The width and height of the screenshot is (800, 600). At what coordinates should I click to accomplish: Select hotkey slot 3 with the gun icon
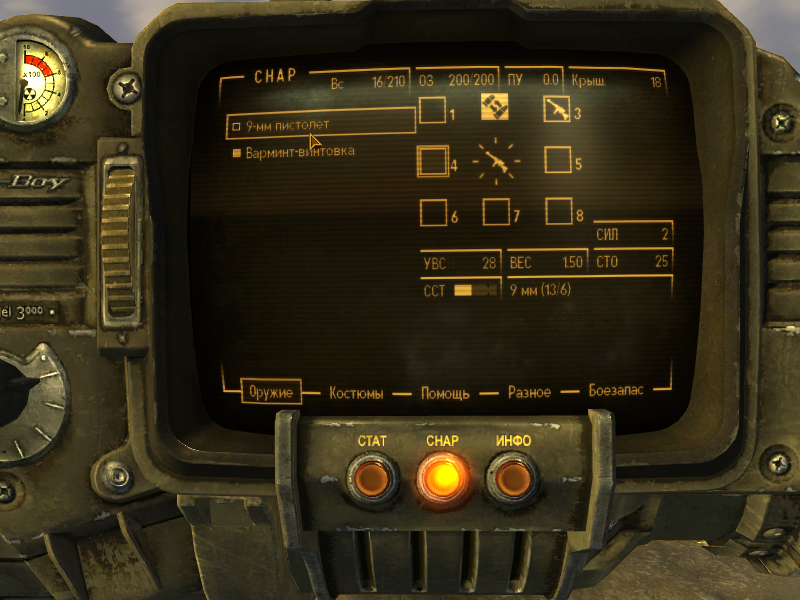[557, 109]
